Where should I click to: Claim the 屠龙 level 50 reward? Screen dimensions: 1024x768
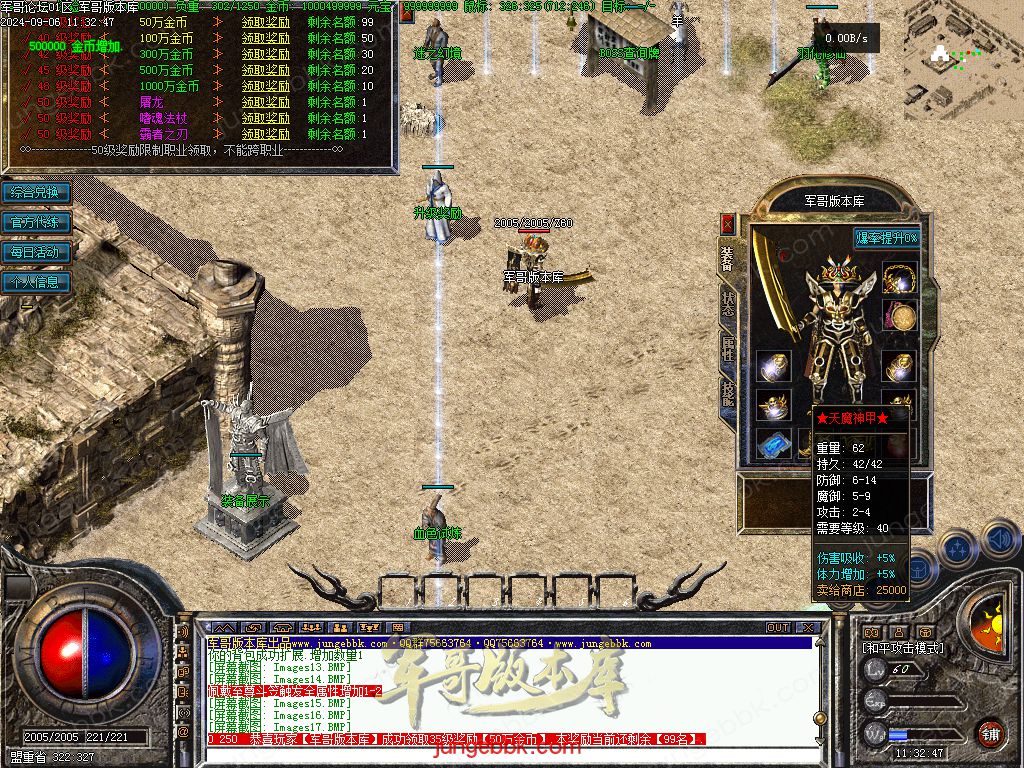266,102
